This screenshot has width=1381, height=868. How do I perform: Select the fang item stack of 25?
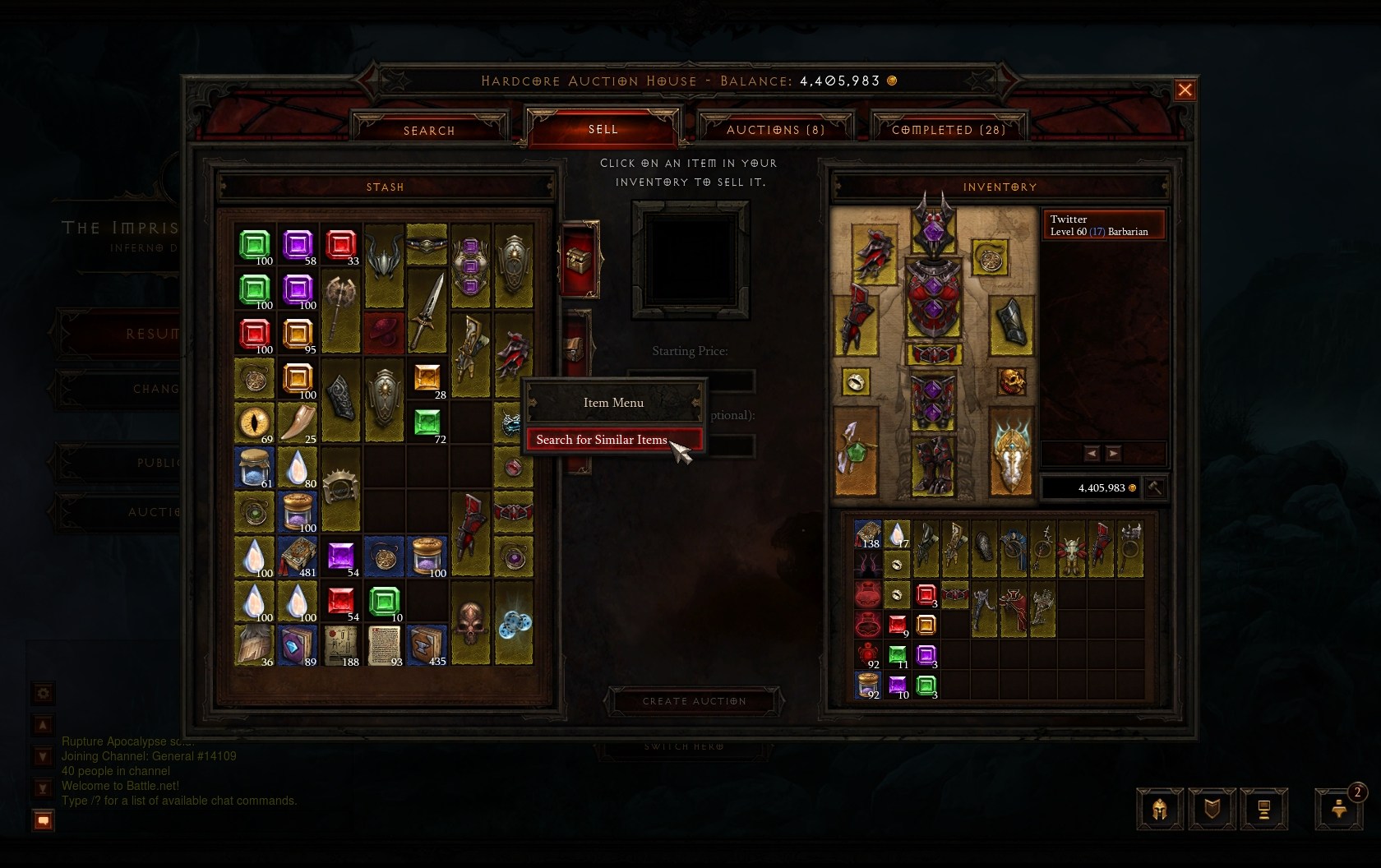[297, 422]
